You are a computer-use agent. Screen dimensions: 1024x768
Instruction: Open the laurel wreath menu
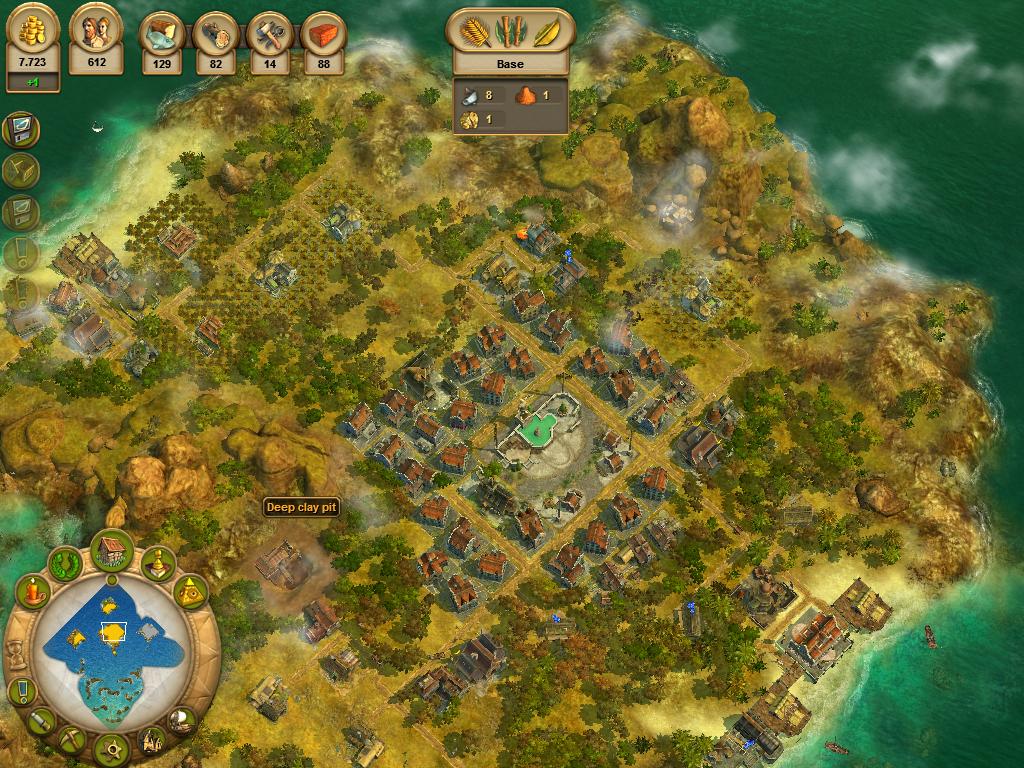point(66,562)
